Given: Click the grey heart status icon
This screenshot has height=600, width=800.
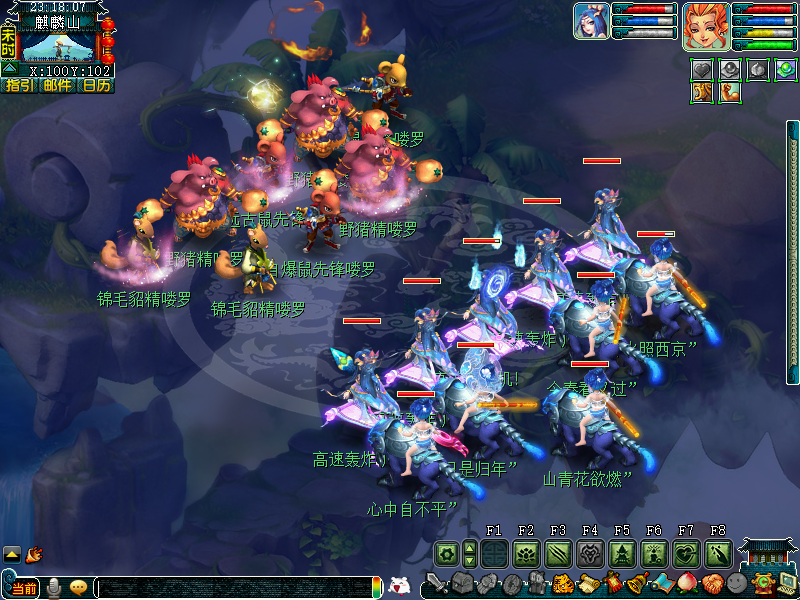Looking at the screenshot, I should (701, 69).
